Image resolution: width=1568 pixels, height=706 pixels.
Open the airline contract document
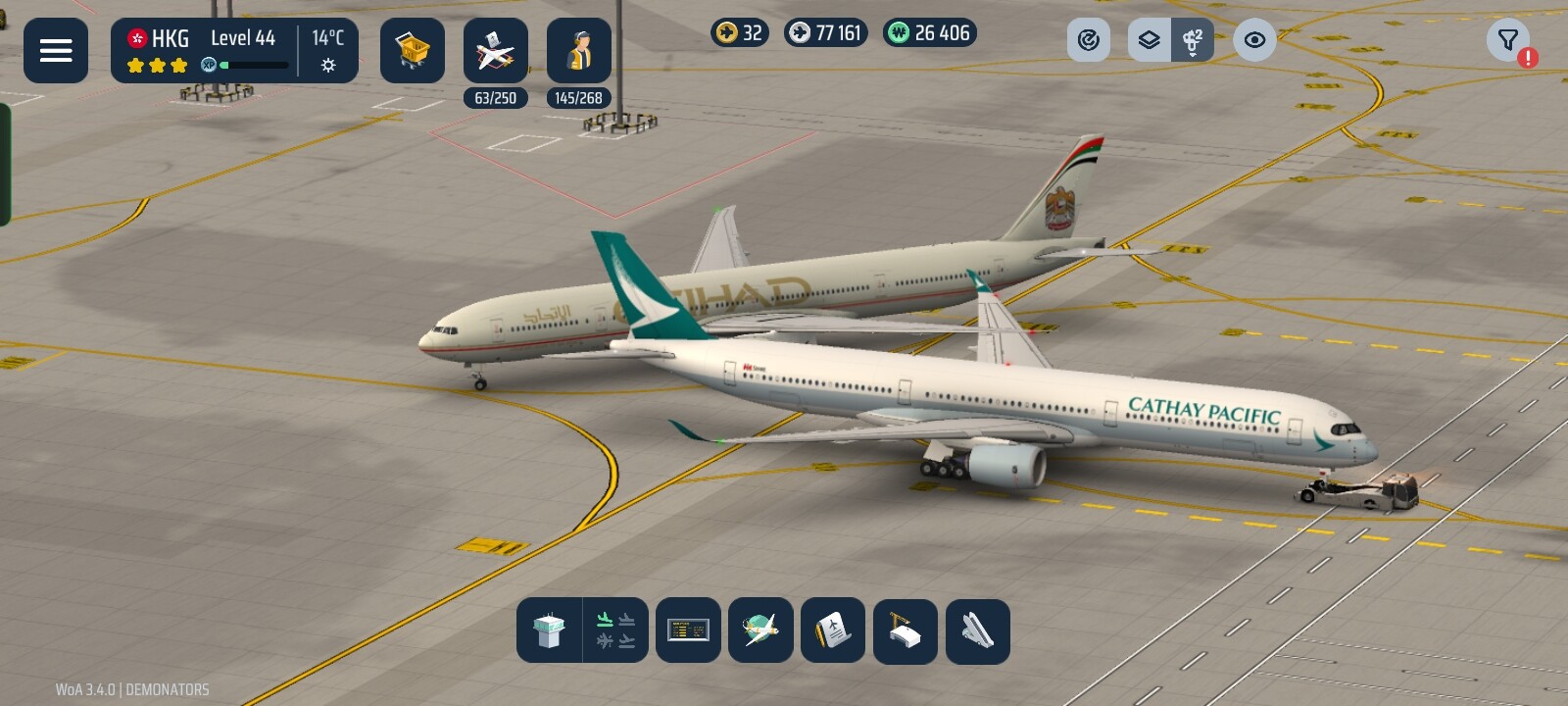833,630
